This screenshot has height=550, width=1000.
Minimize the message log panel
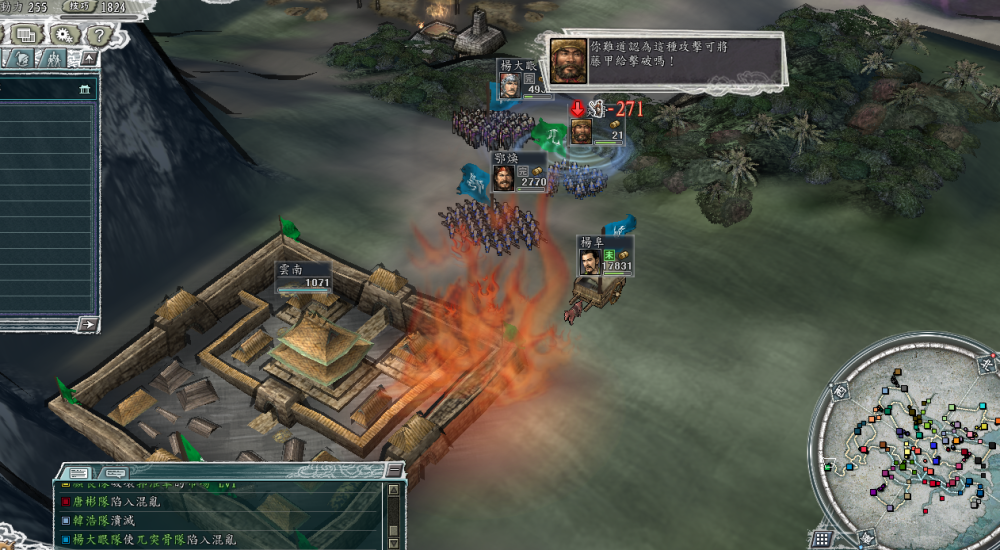click(x=394, y=471)
